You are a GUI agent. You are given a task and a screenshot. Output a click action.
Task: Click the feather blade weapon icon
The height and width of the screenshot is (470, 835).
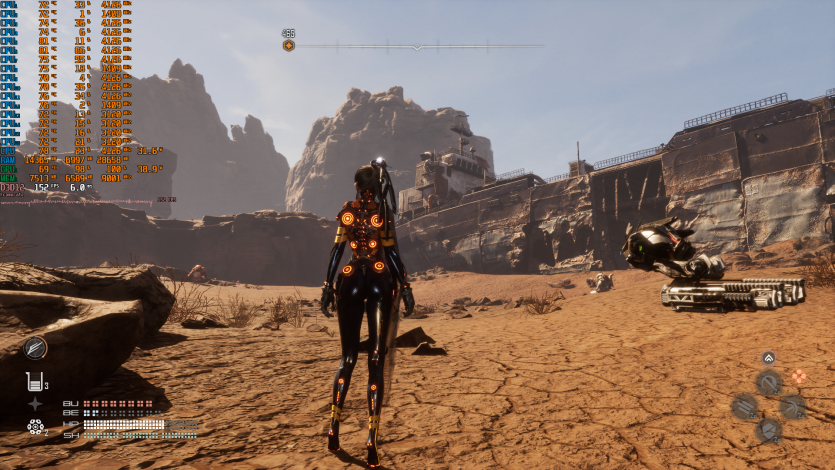(x=36, y=348)
